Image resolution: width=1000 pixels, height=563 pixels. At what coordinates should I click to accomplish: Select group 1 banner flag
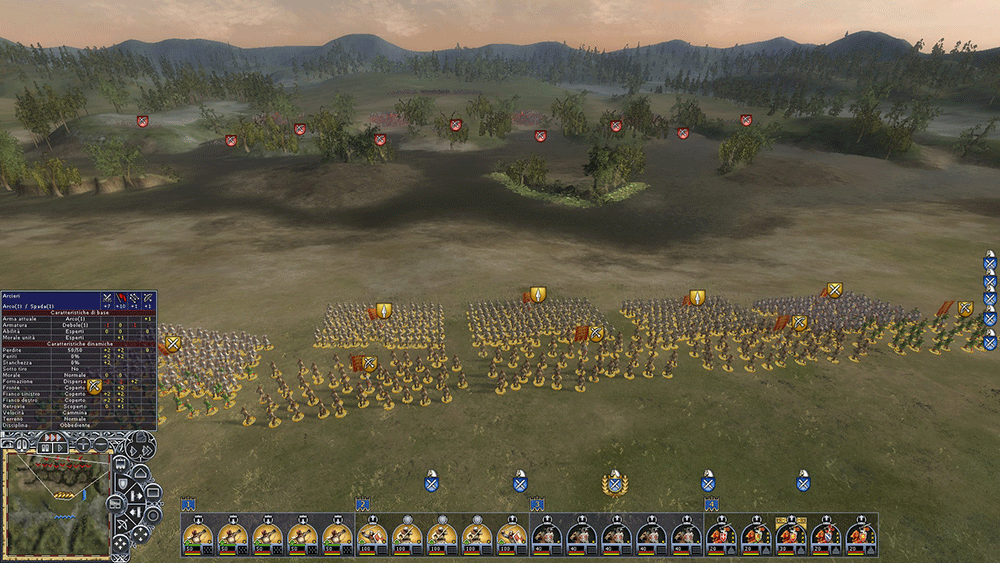tap(187, 504)
